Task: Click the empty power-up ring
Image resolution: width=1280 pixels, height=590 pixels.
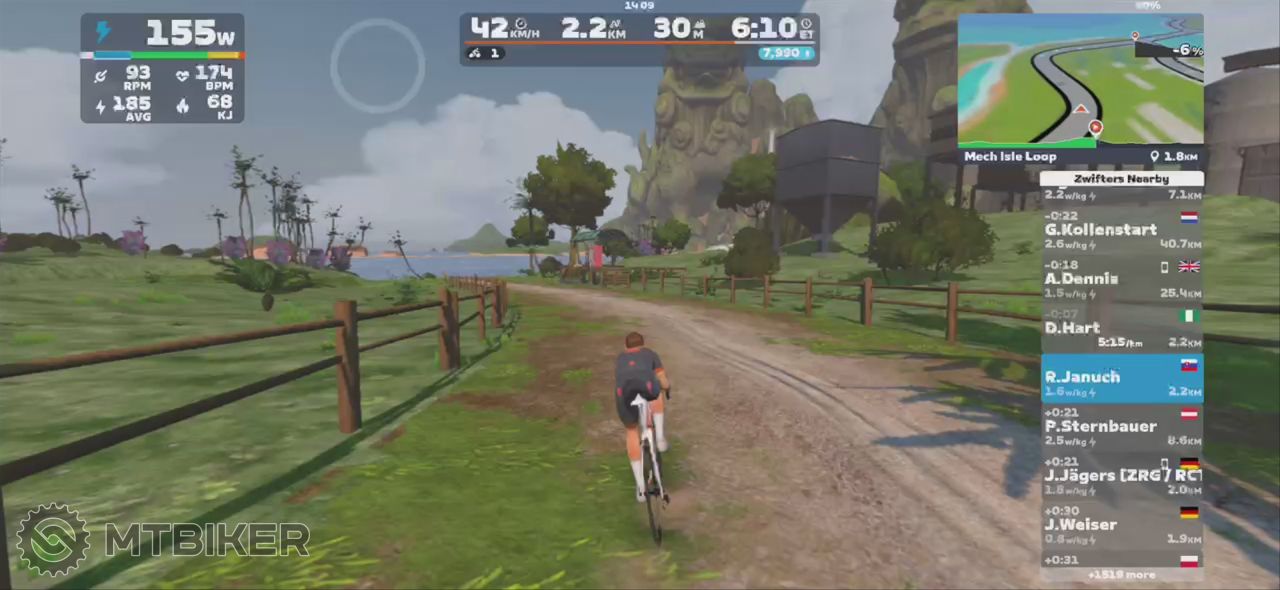Action: 377,65
